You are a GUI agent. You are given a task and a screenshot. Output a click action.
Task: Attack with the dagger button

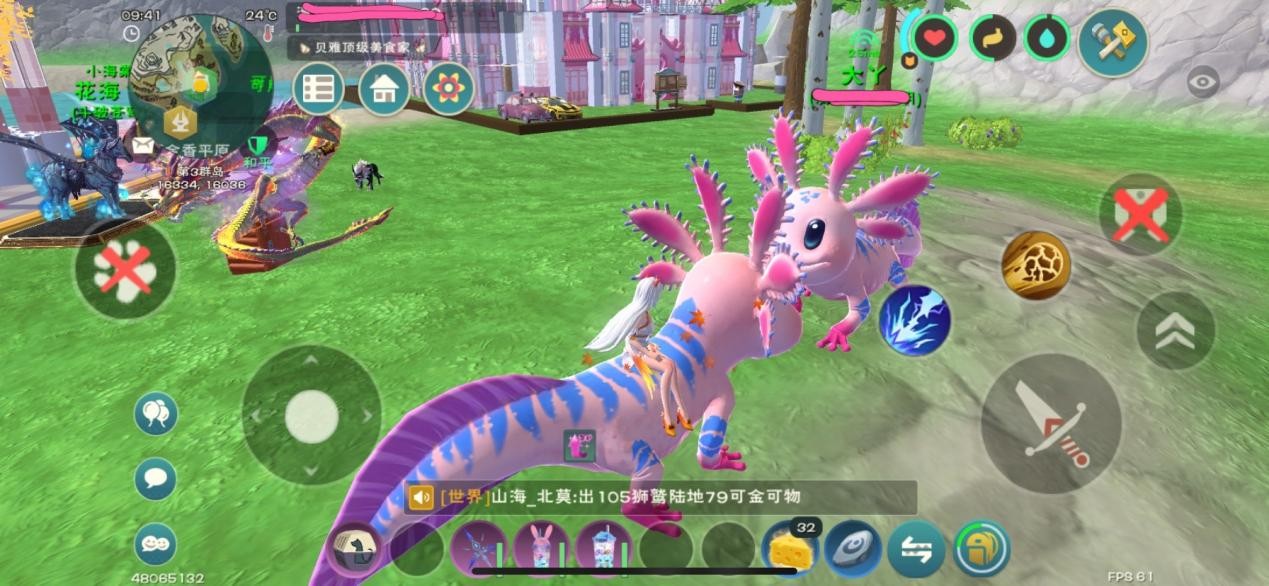click(1050, 423)
